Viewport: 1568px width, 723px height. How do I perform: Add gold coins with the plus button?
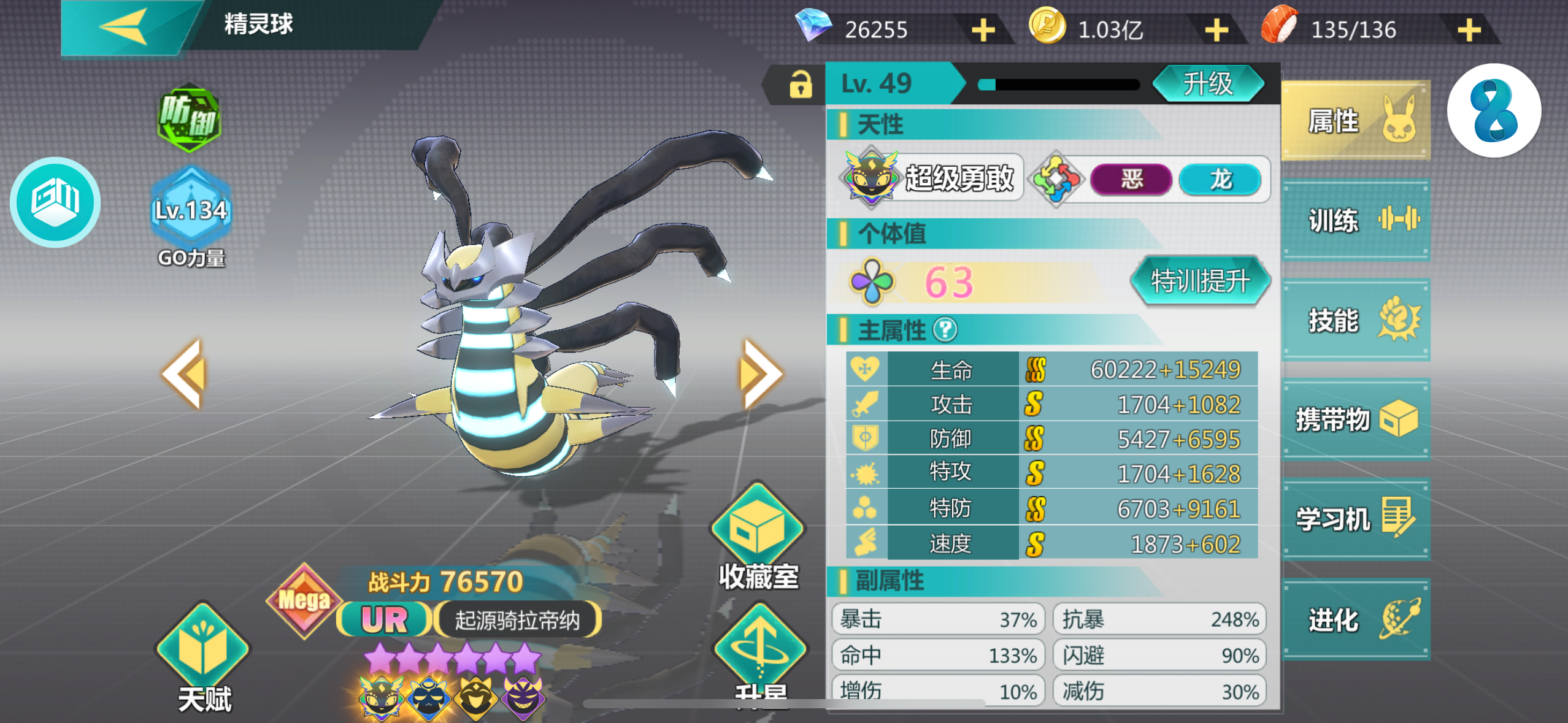[1216, 30]
